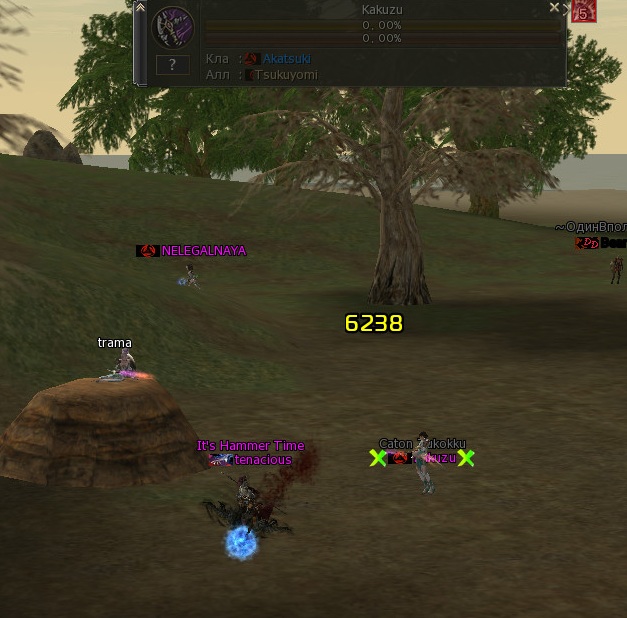Close the Kakuzu target window
This screenshot has width=627, height=618.
pyautogui.click(x=555, y=8)
